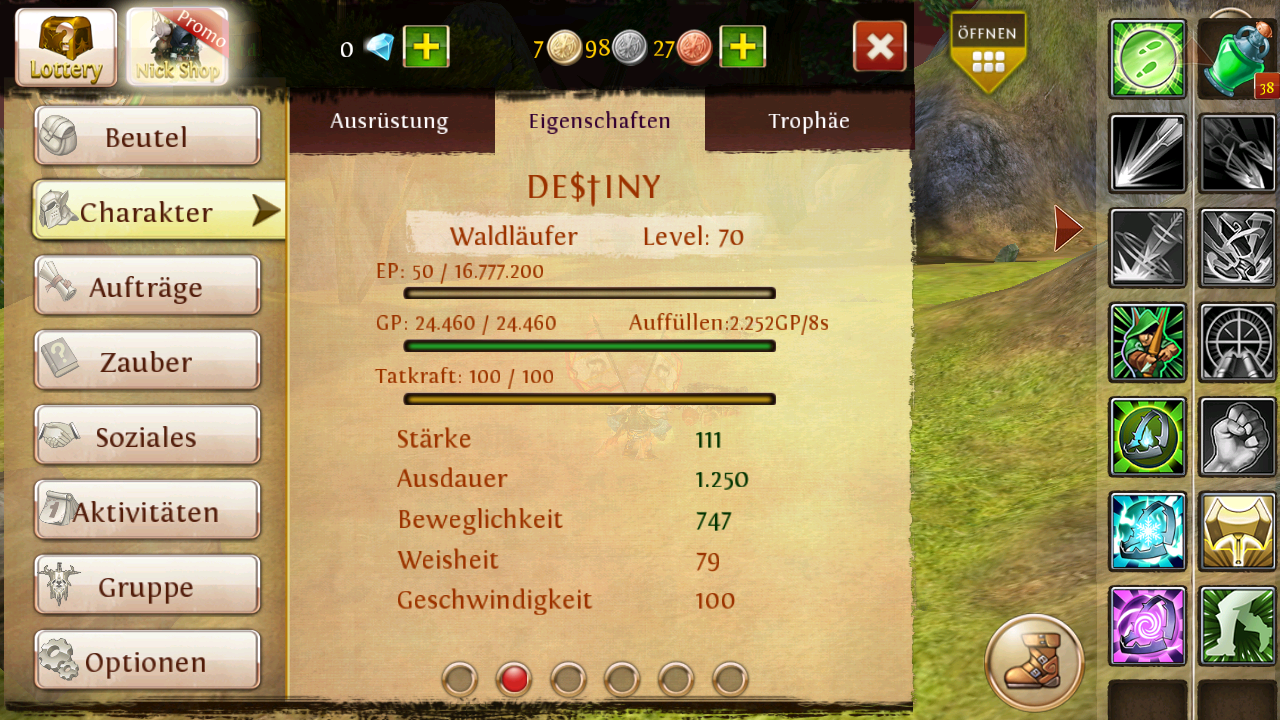Open the Aktivitäten menu
The width and height of the screenshot is (1280, 720).
click(x=147, y=511)
